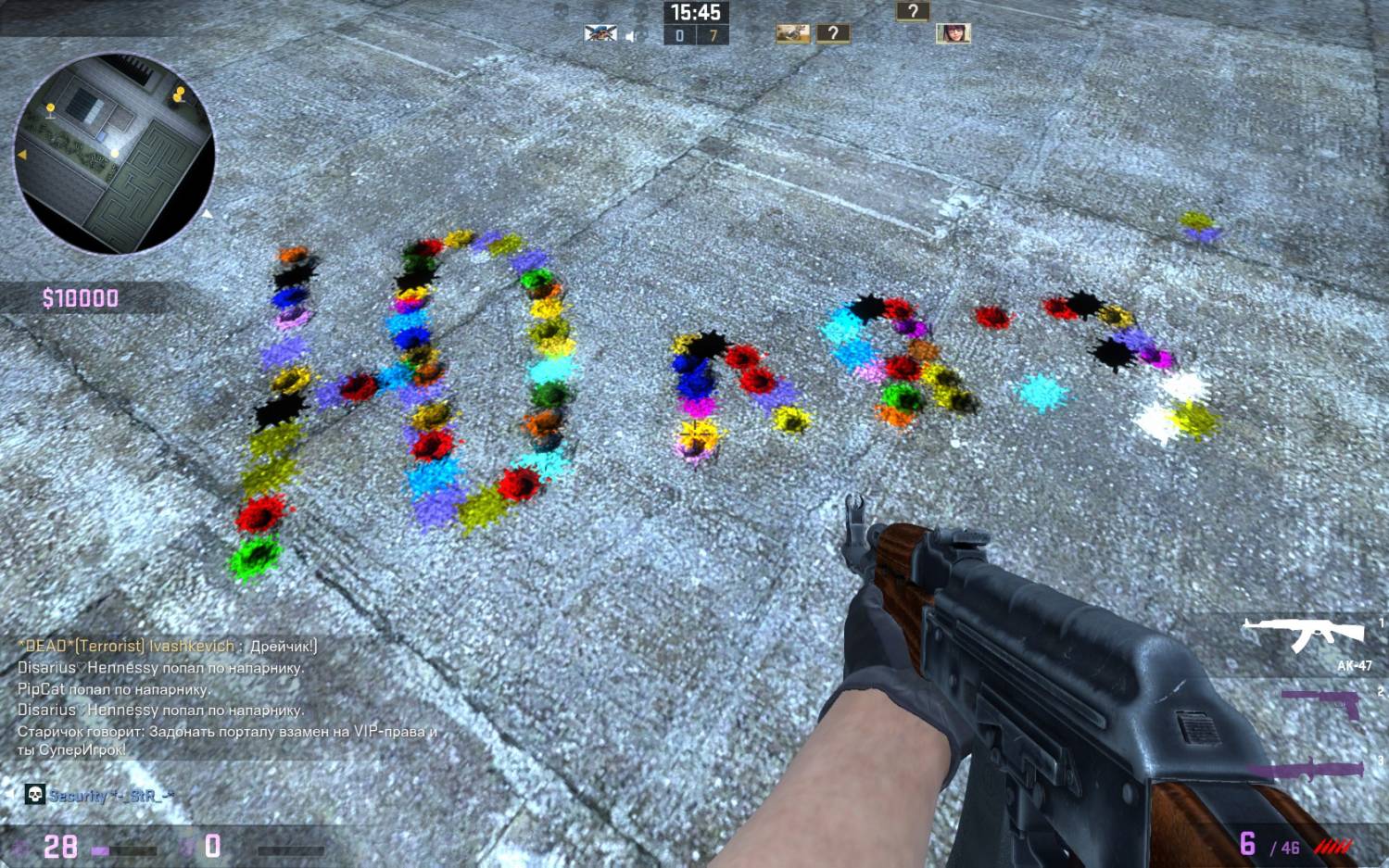Screen dimensions: 1389x868
Task: Click the circular radar minimap
Action: coord(114,154)
